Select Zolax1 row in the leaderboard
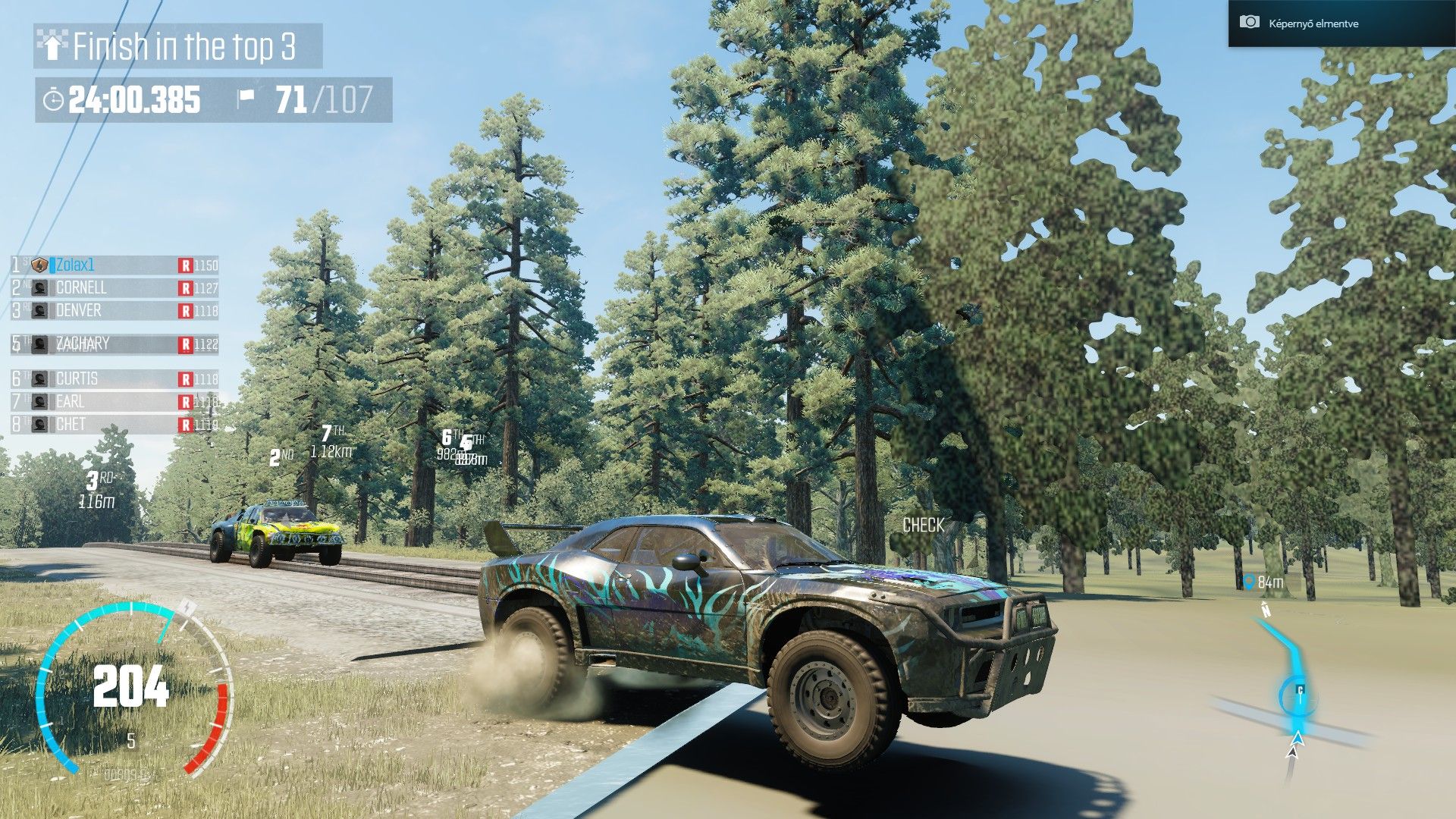Screen dimensions: 1456x819 tap(114, 265)
